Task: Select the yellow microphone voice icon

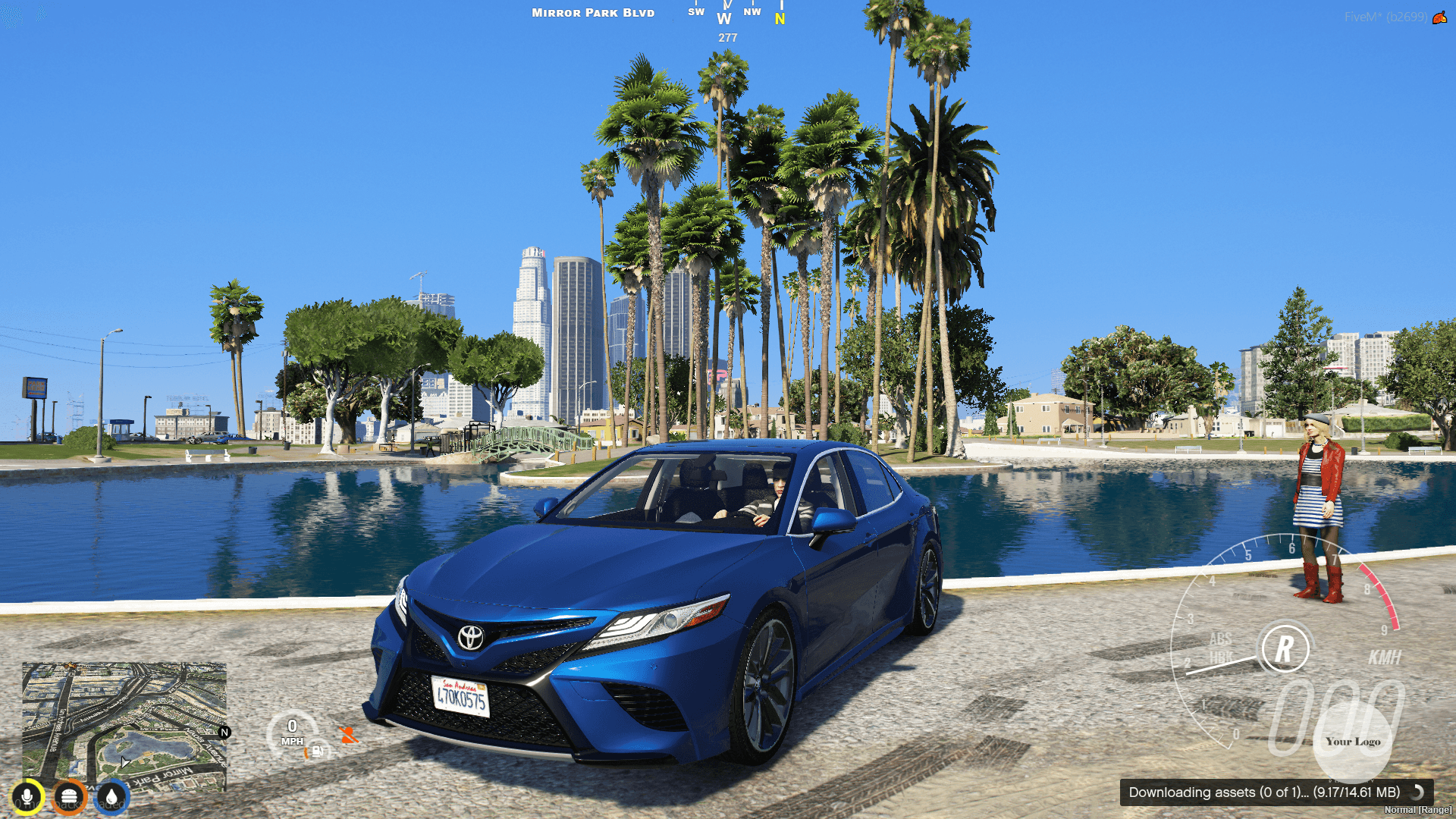Action: pos(27,795)
